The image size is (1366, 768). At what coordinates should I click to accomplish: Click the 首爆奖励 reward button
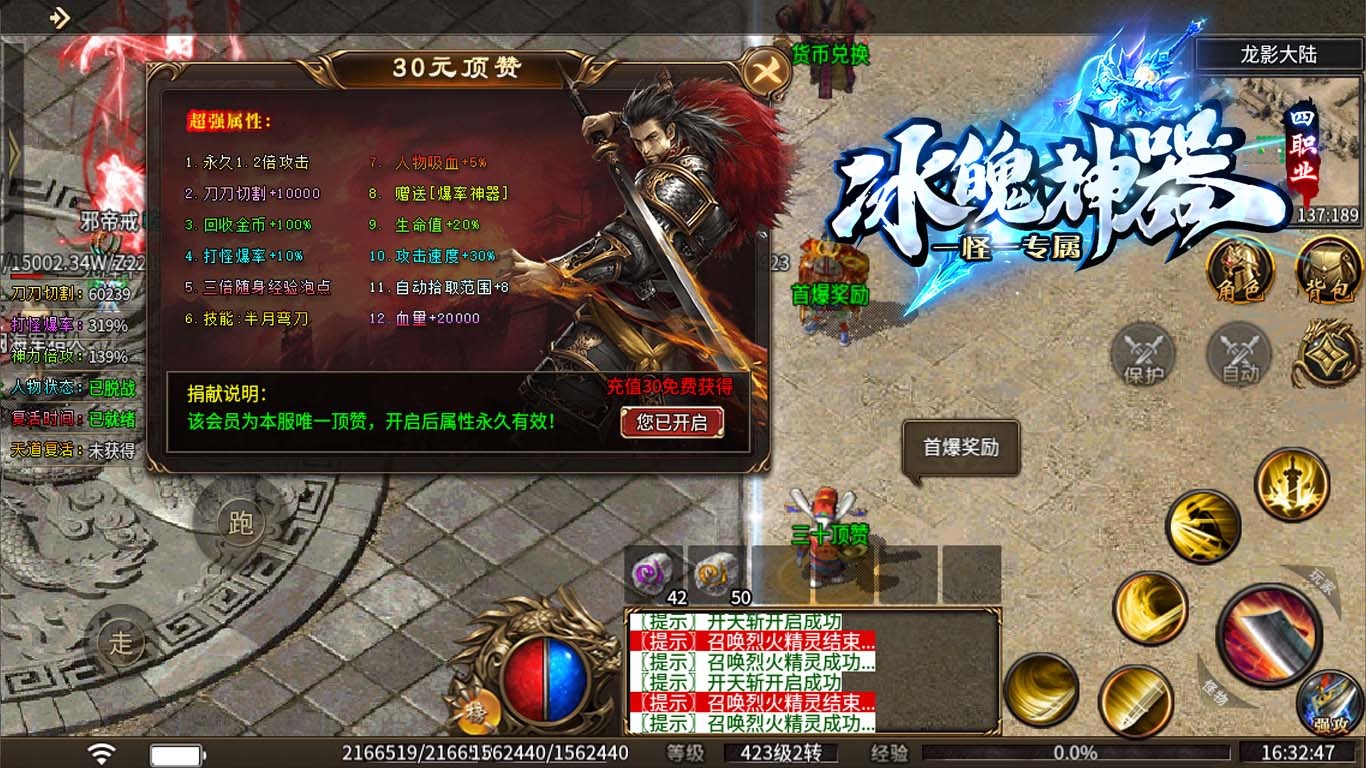(960, 448)
